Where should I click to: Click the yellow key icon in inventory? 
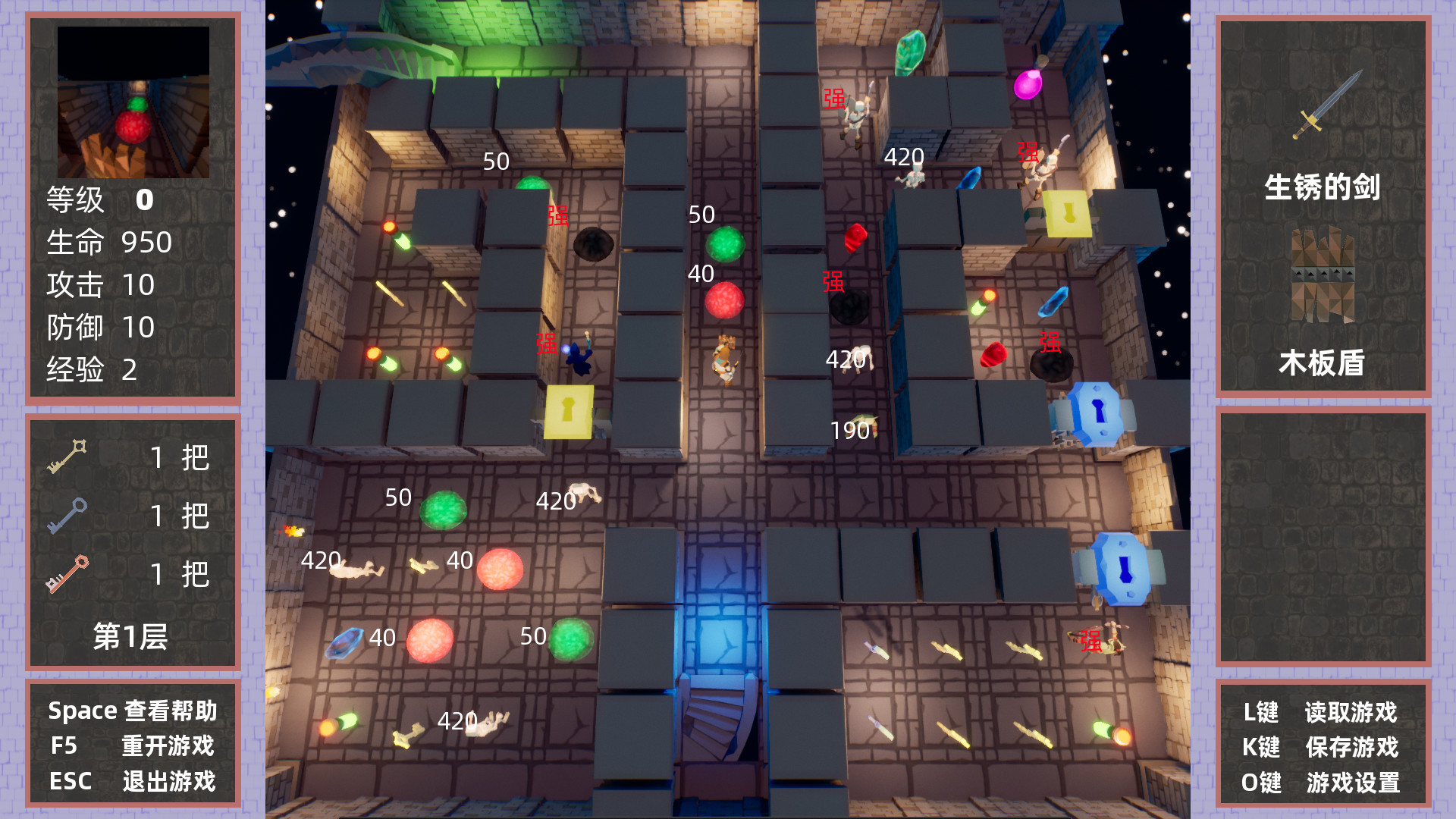(68, 455)
